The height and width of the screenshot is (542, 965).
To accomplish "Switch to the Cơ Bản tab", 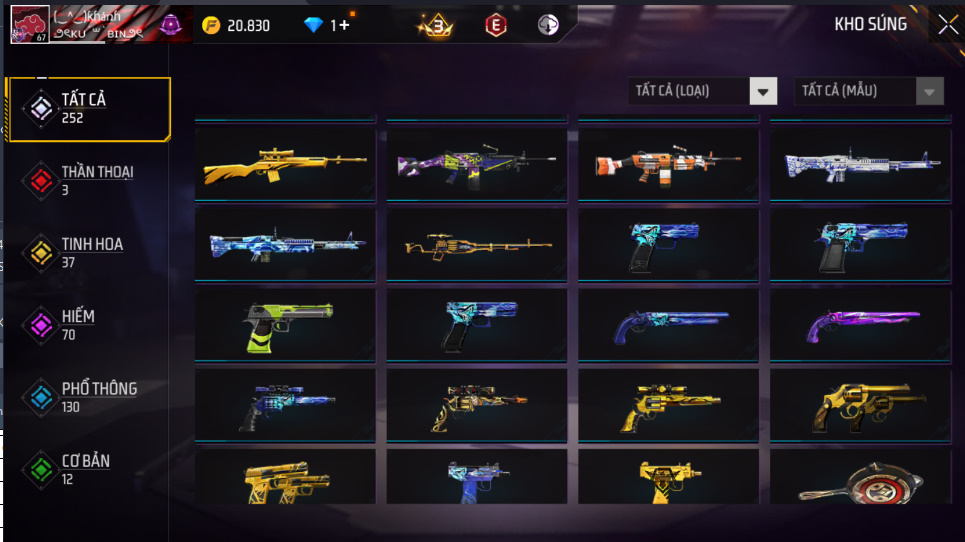I will point(88,469).
